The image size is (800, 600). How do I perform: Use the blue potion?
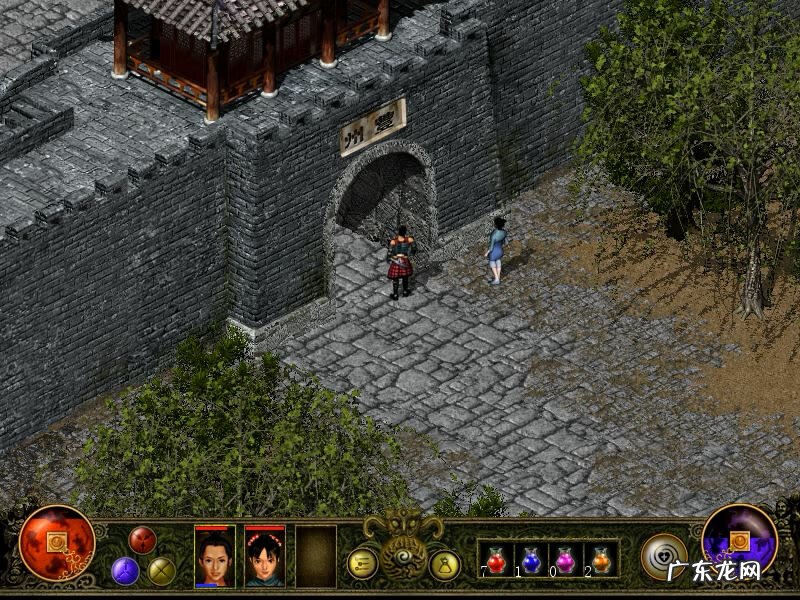click(x=531, y=560)
